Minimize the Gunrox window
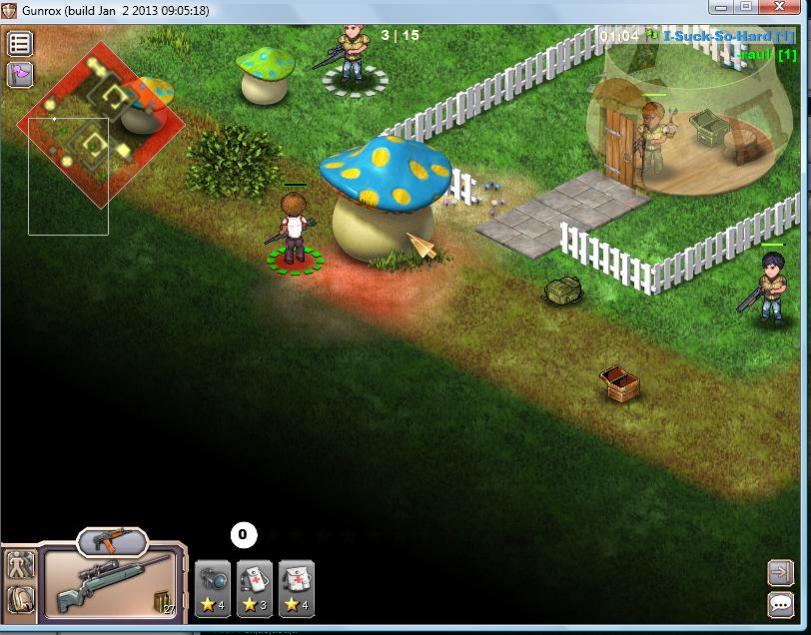The height and width of the screenshot is (635, 811). click(x=723, y=7)
